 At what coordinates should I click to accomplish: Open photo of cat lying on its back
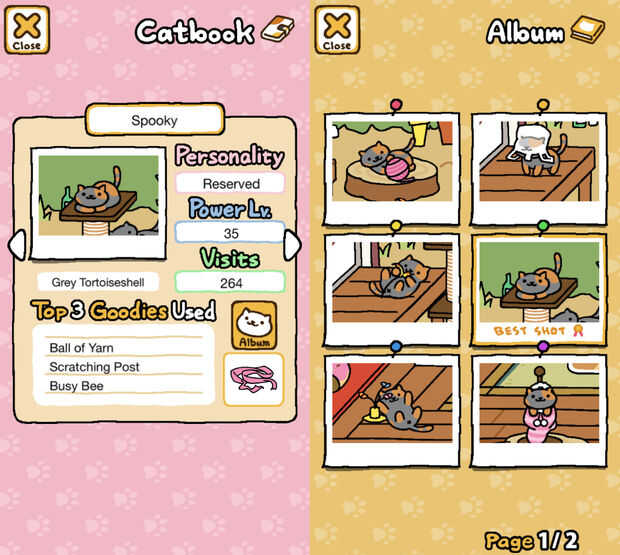[x=392, y=283]
